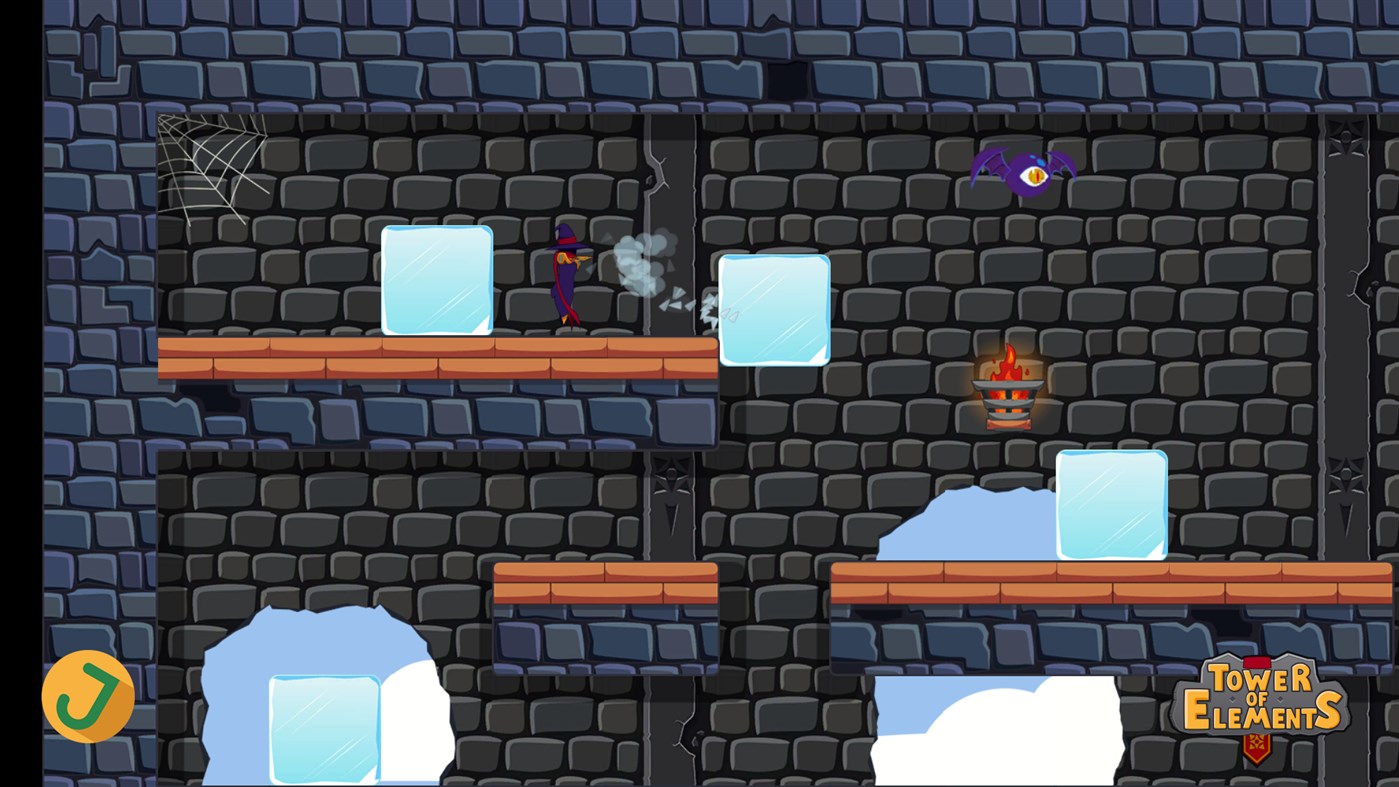
Task: Click the ice cube atop the lower platform
Action: pos(1112,505)
